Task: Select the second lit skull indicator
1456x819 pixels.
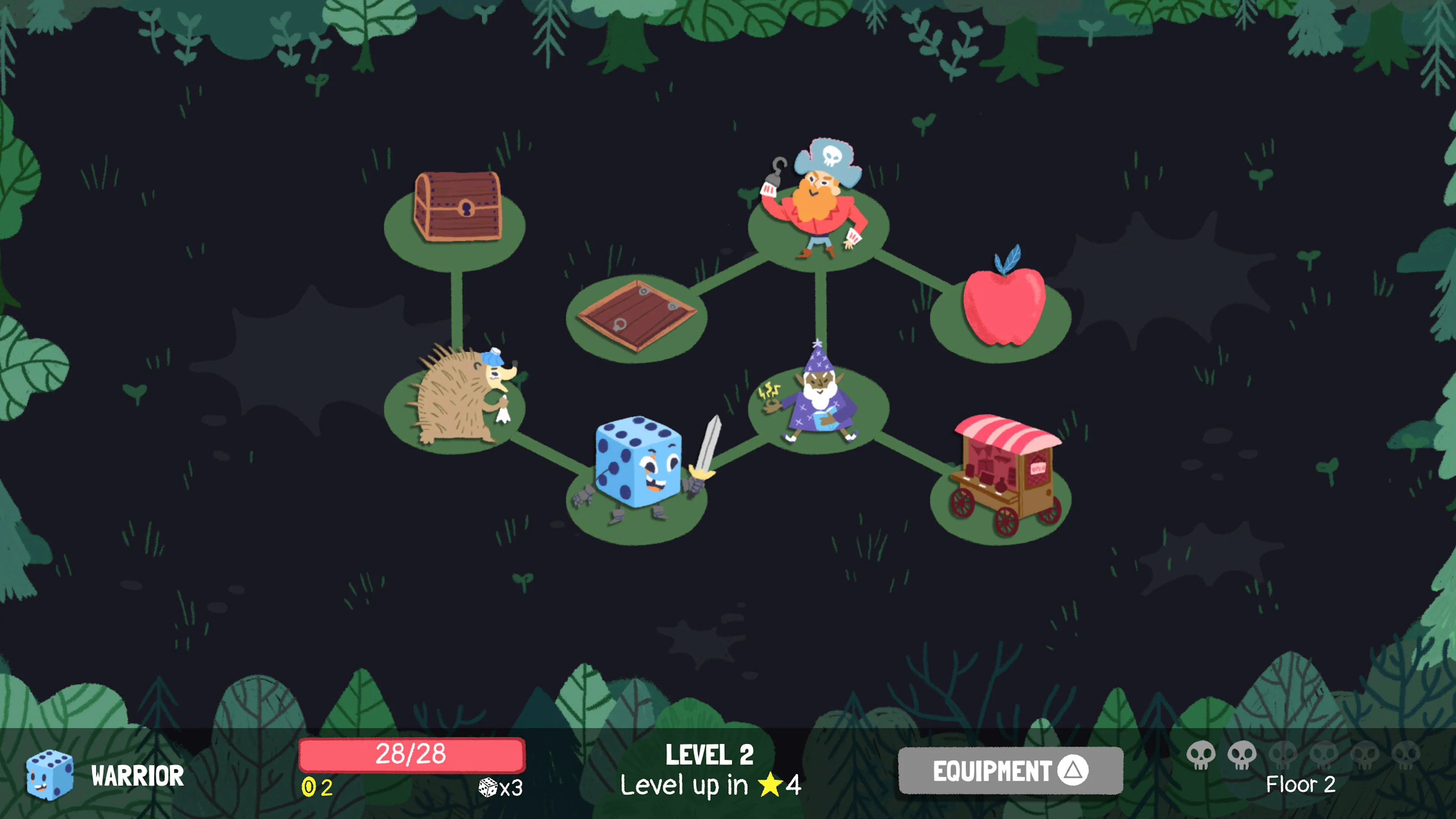Action: 1242,755
